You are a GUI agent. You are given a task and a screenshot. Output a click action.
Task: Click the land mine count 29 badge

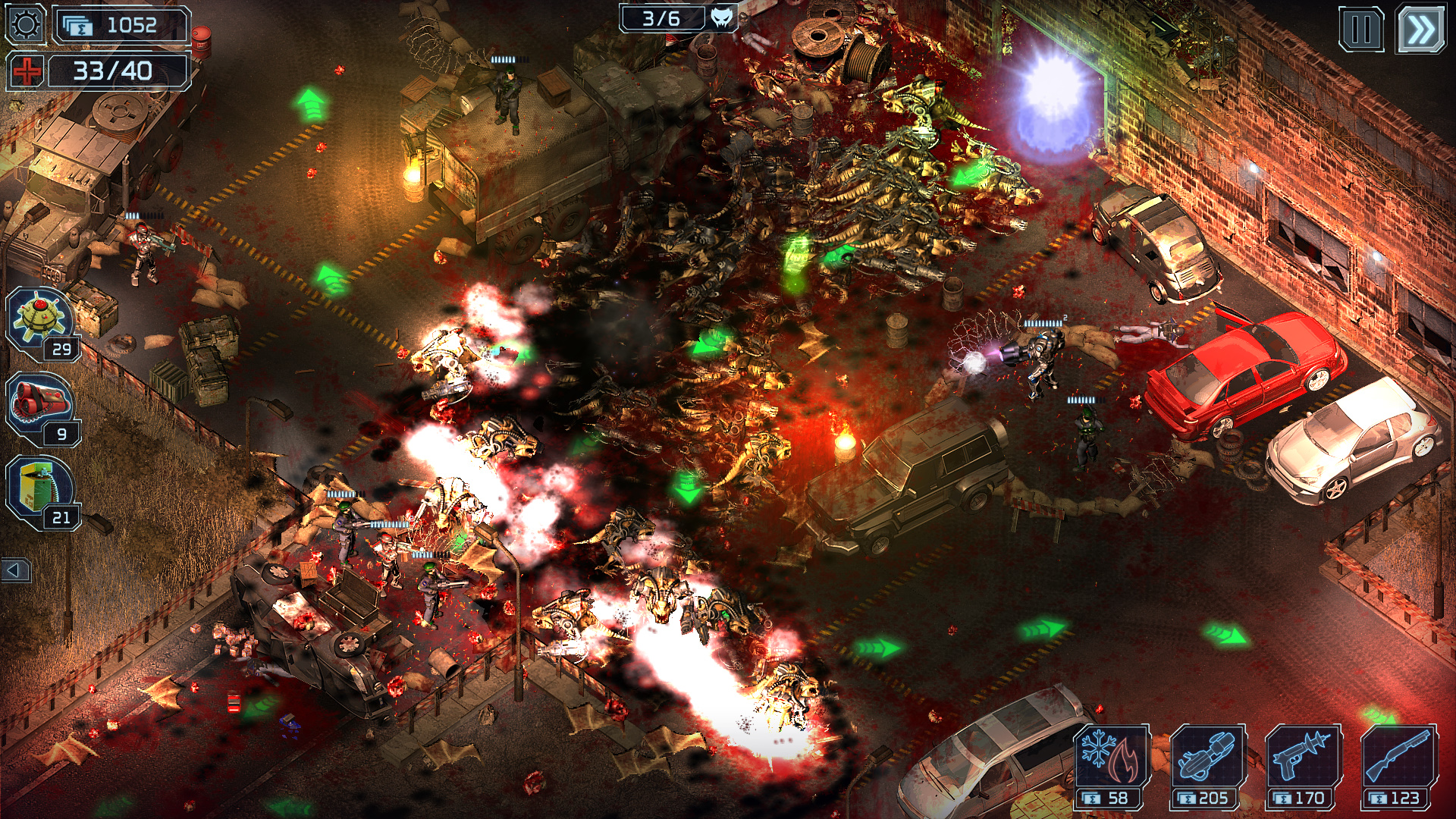coord(64,349)
